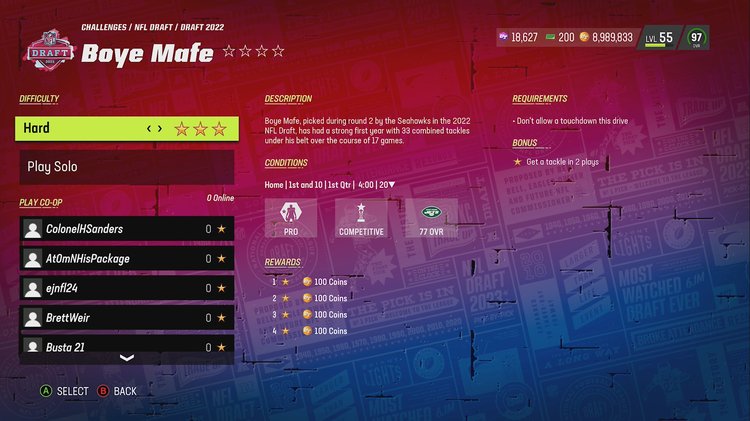750x421 pixels.
Task: Select the PRO difficulty tile
Action: coord(290,218)
